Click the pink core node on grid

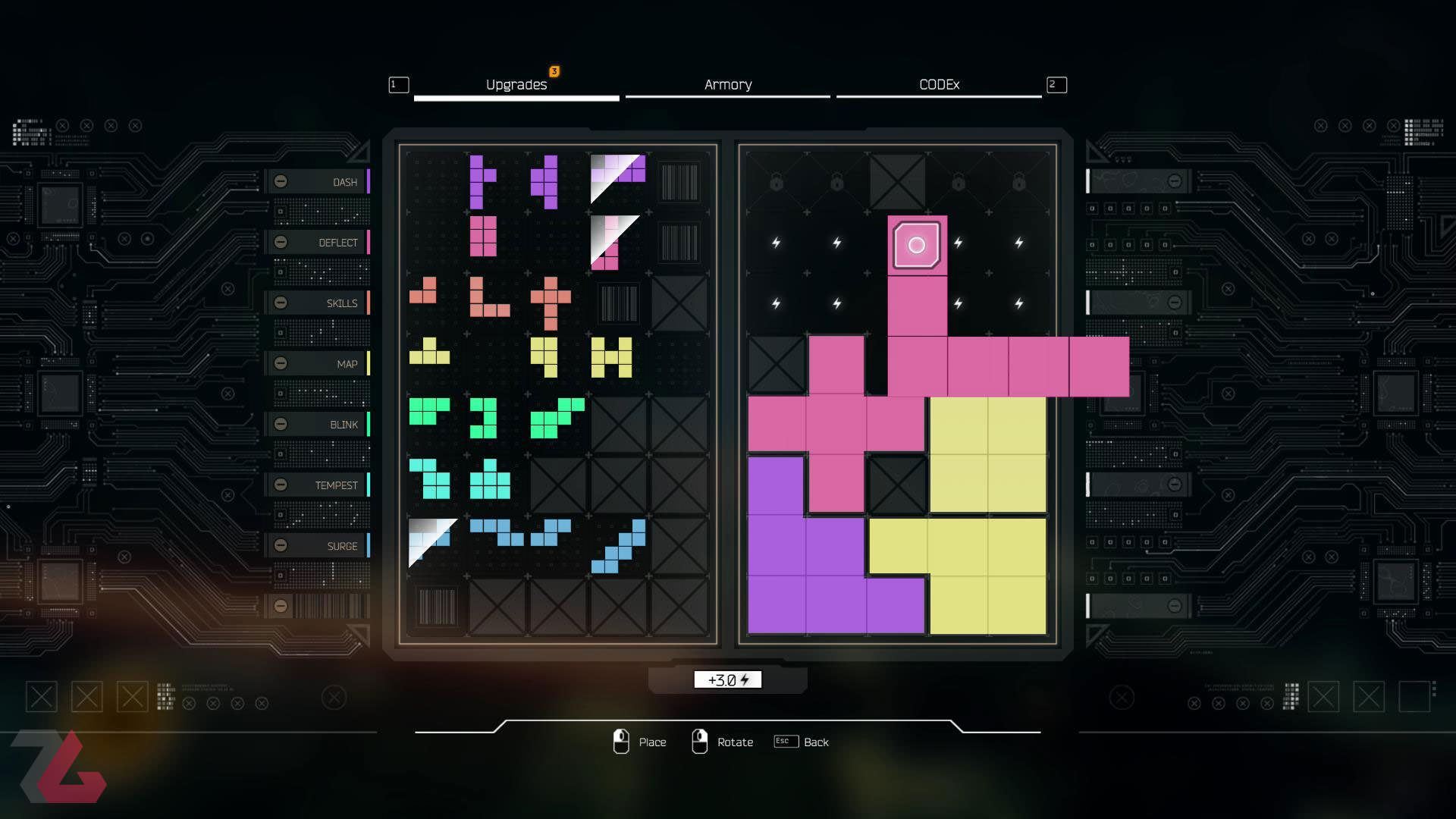[917, 245]
